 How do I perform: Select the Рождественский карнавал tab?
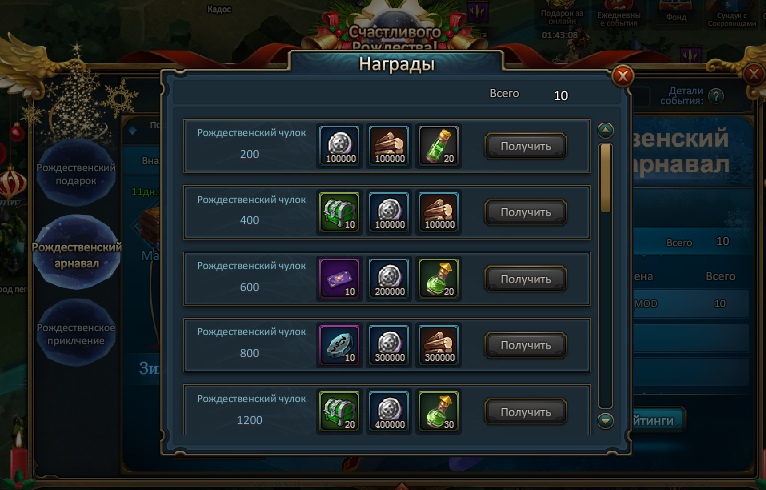[77, 253]
